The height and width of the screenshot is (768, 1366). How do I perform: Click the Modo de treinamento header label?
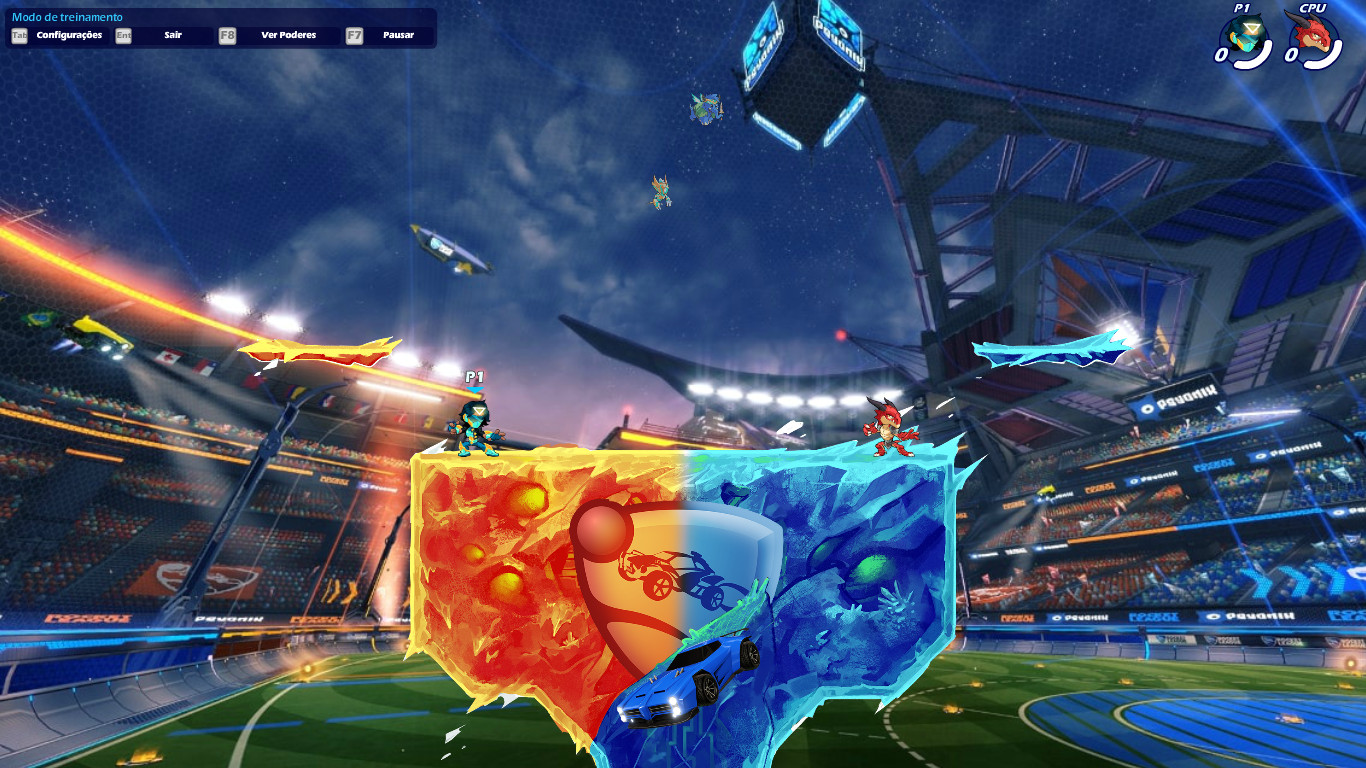[x=66, y=16]
